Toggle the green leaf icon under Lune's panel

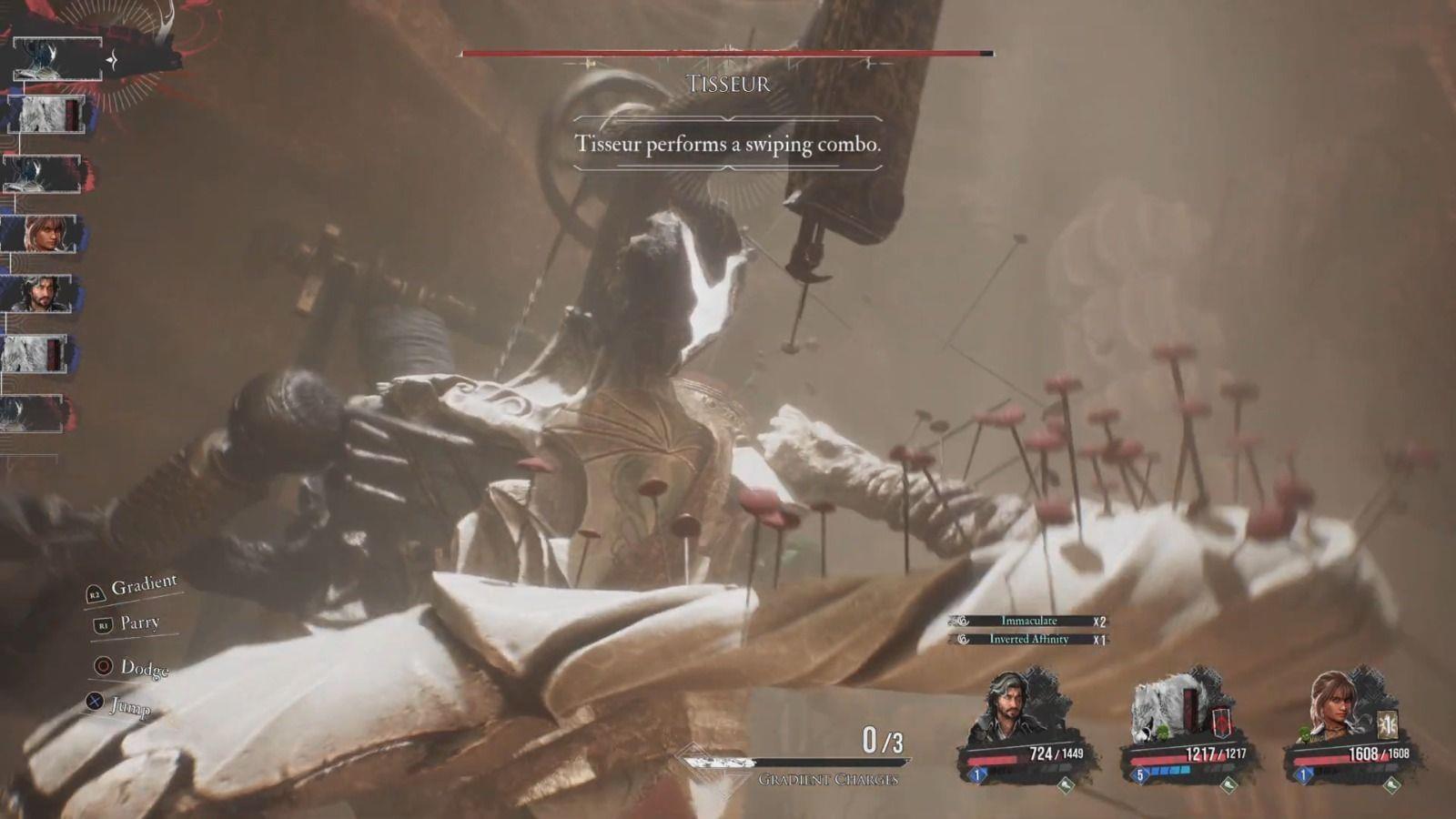coord(1228,783)
